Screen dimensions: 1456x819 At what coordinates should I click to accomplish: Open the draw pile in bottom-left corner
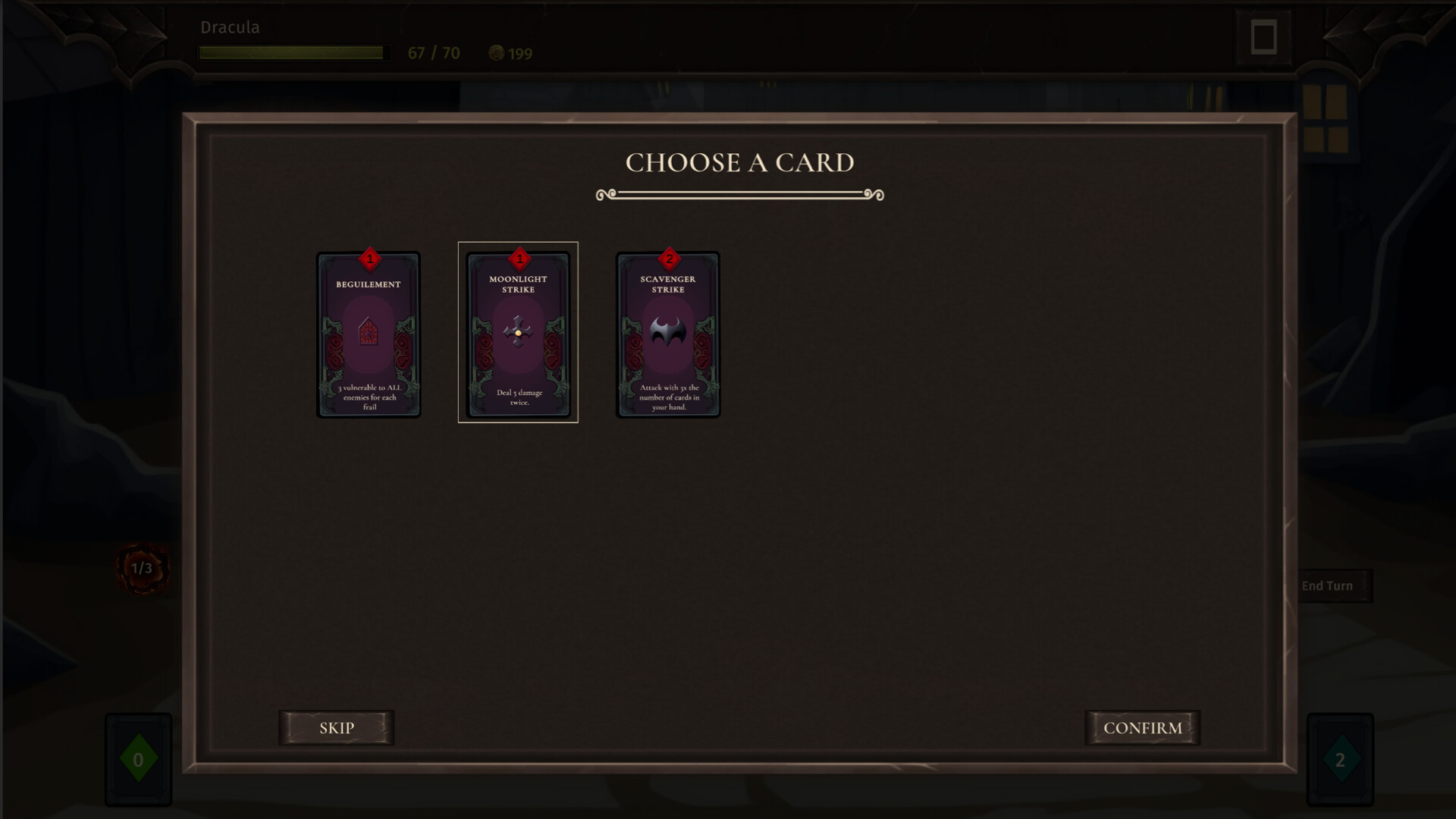[x=138, y=758]
